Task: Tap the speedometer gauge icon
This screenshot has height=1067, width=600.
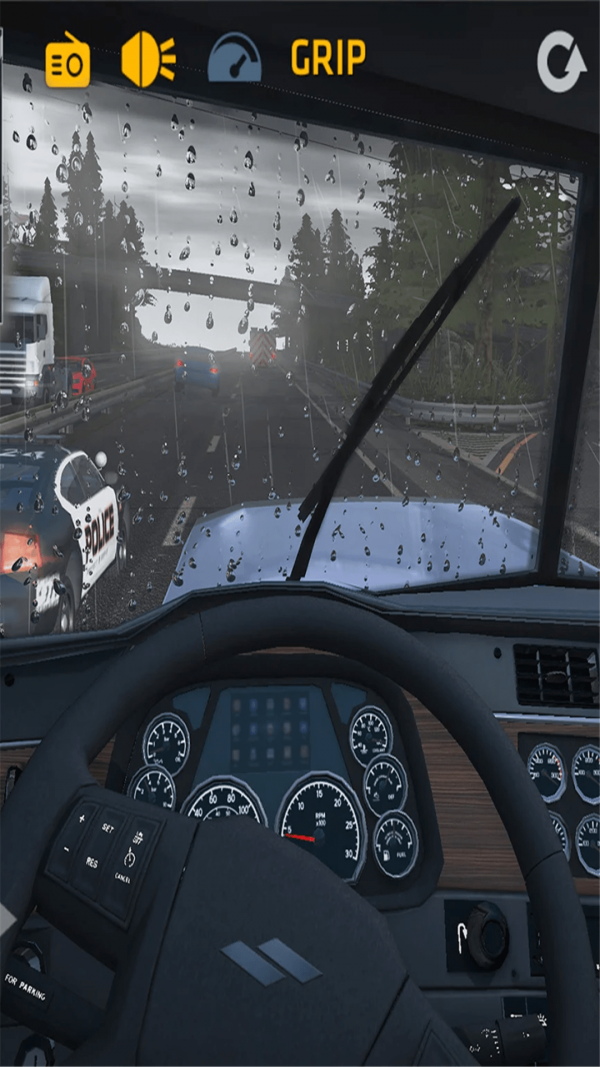Action: [x=234, y=59]
